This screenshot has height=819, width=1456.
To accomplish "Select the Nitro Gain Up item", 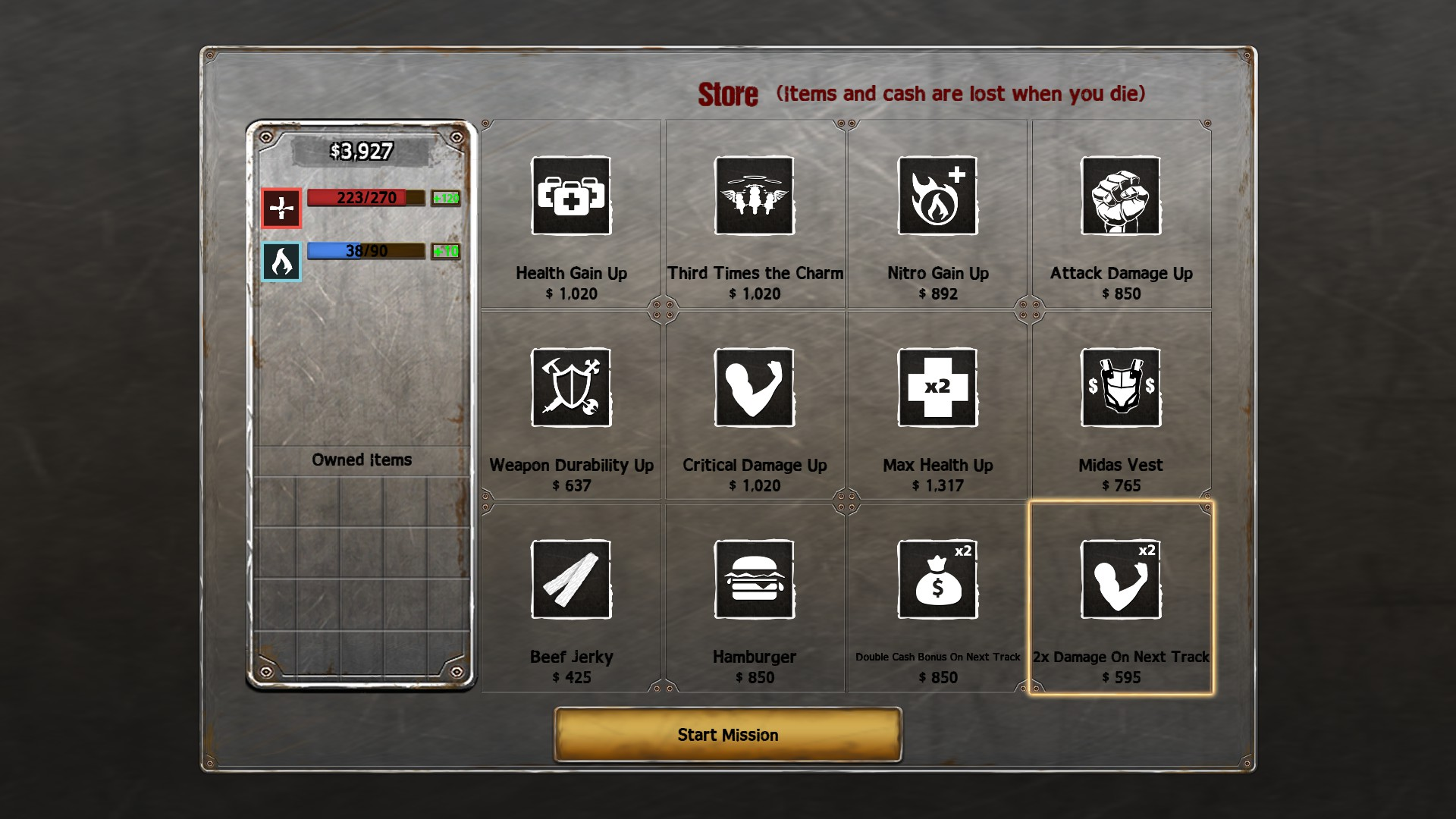I will click(937, 196).
